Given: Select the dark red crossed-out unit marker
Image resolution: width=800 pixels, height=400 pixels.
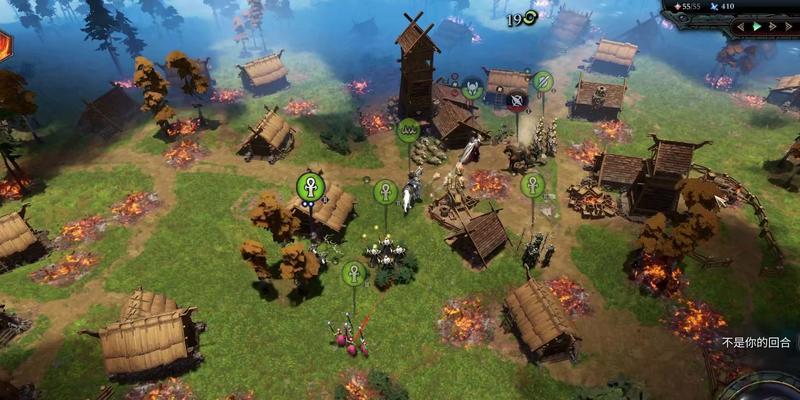Looking at the screenshot, I should pyautogui.click(x=517, y=99).
